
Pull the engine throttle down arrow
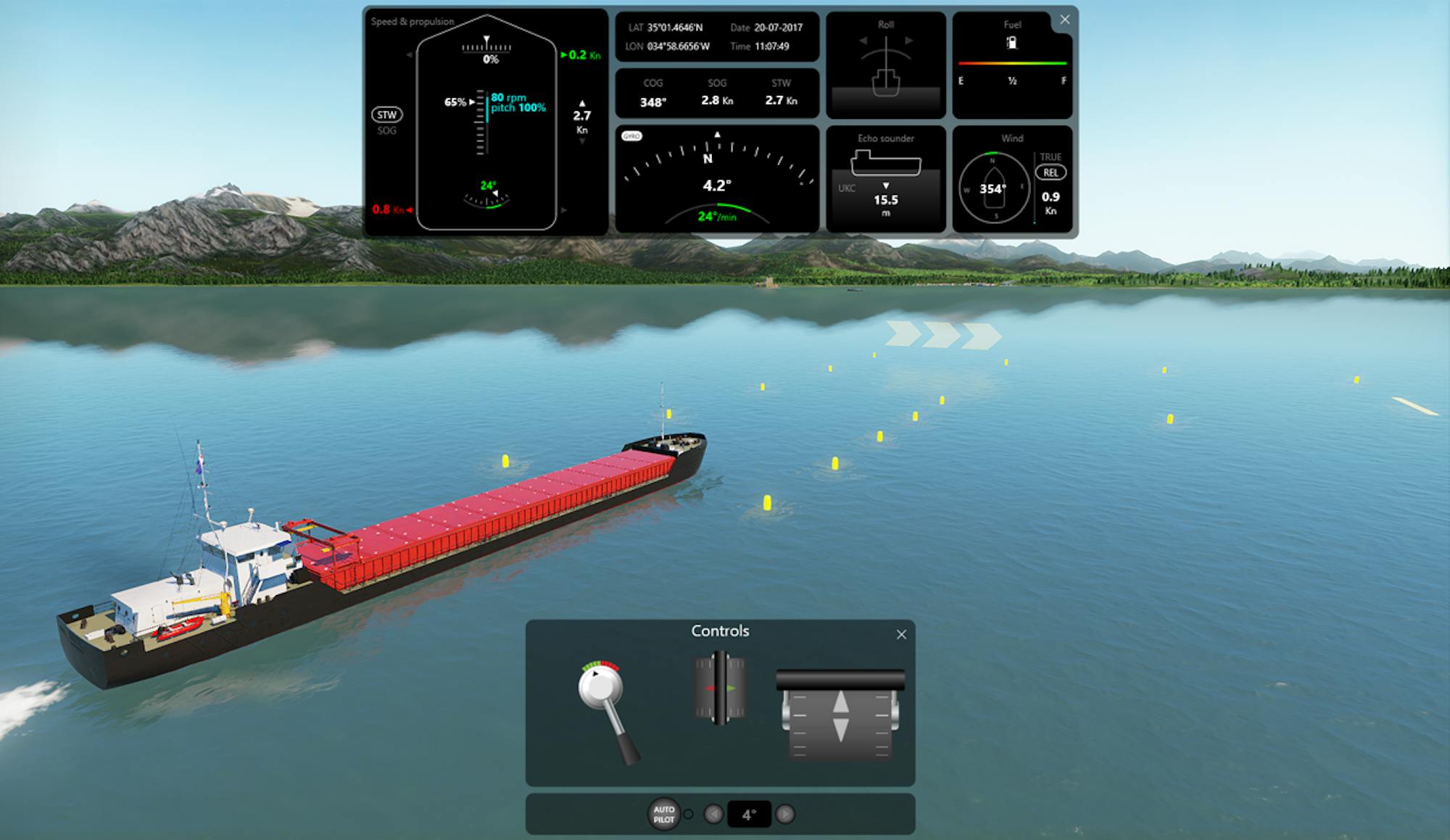click(840, 730)
